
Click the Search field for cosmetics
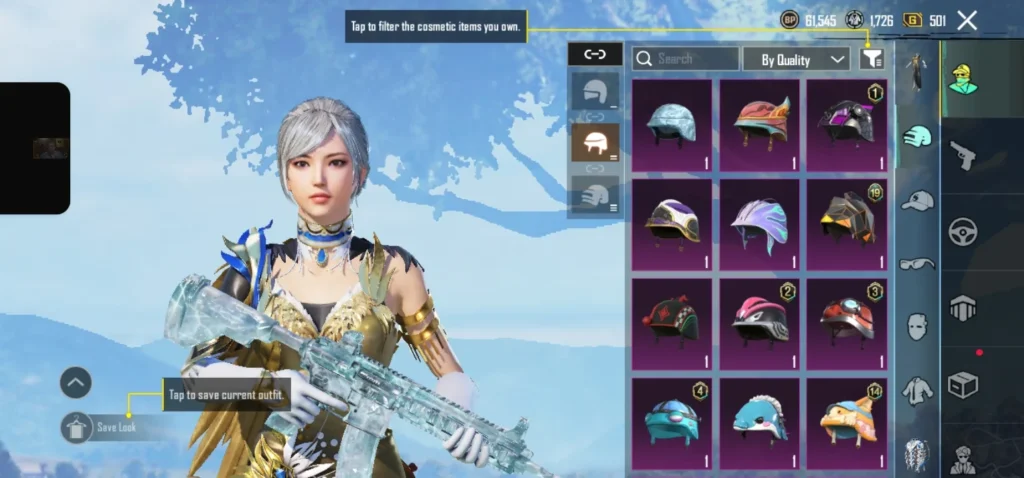pos(686,59)
